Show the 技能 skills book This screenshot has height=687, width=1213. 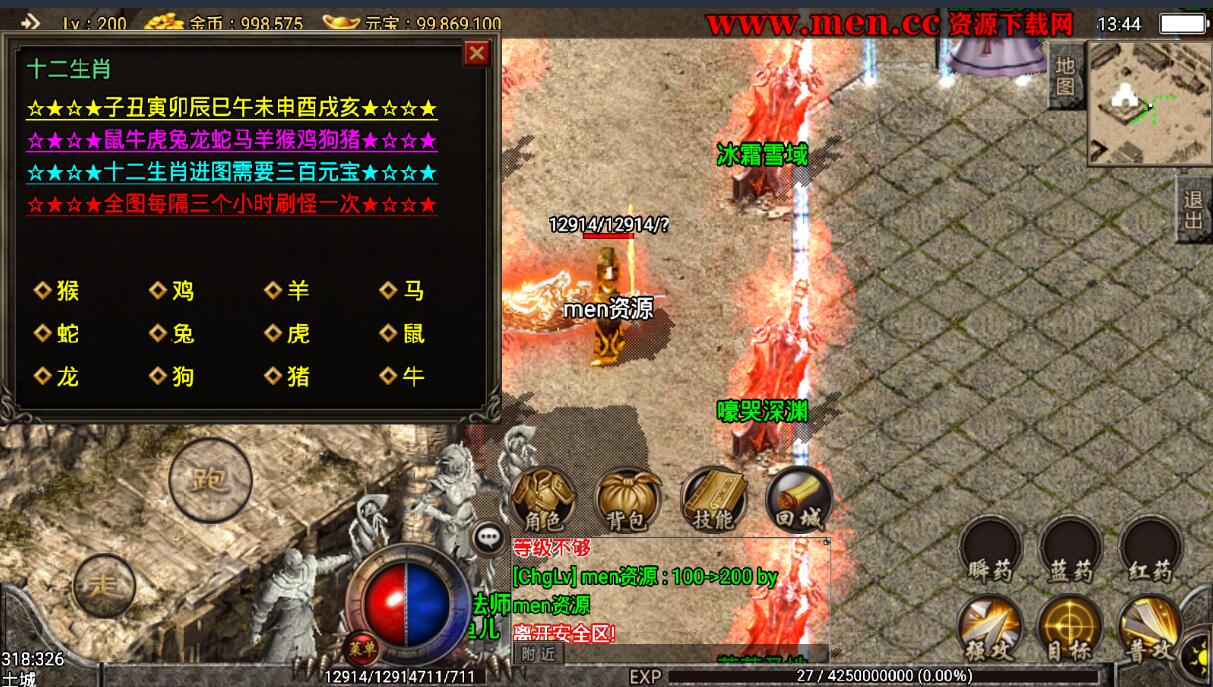pyautogui.click(x=713, y=500)
